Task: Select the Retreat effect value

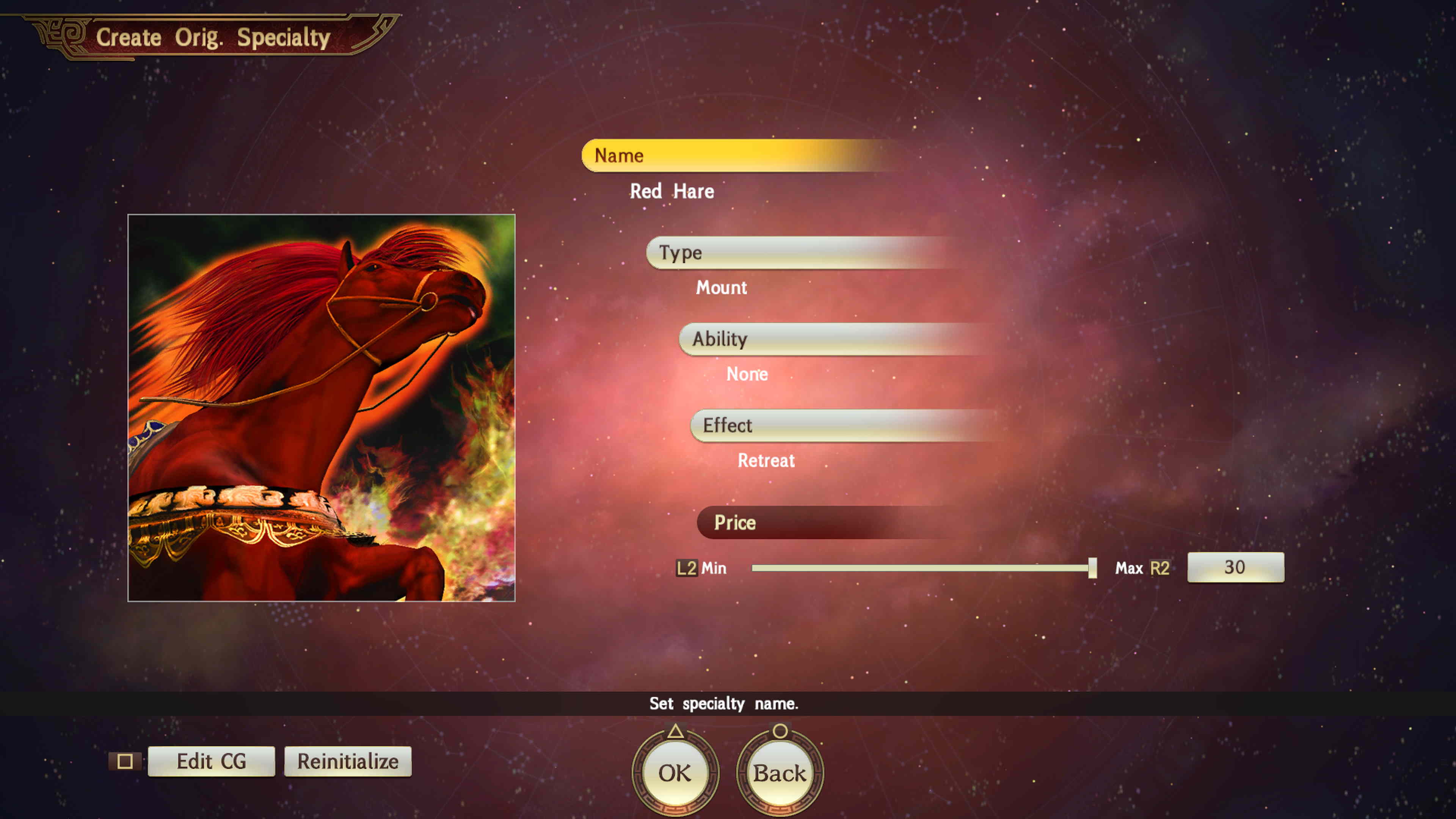Action: pos(766,461)
